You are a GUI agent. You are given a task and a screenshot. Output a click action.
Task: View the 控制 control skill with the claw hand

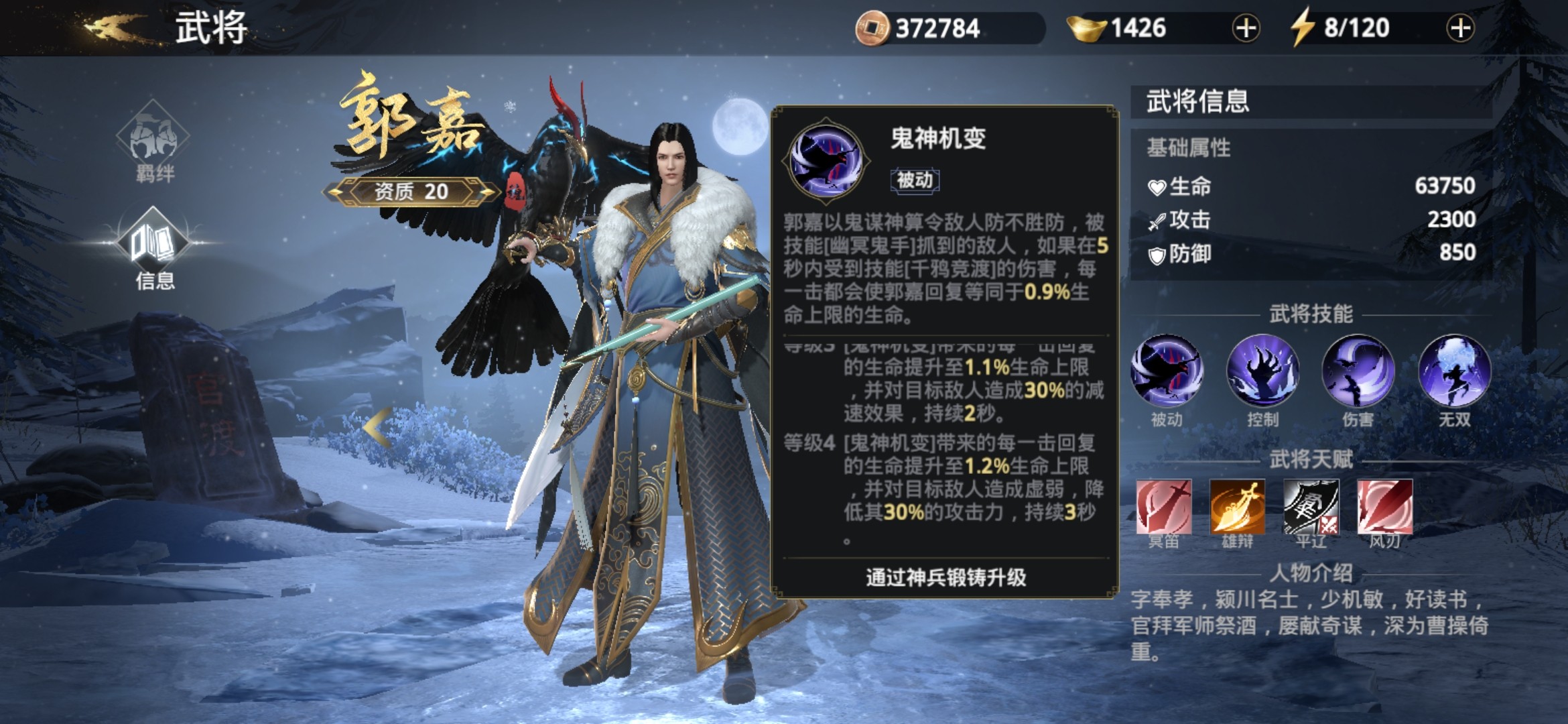[x=1262, y=371]
